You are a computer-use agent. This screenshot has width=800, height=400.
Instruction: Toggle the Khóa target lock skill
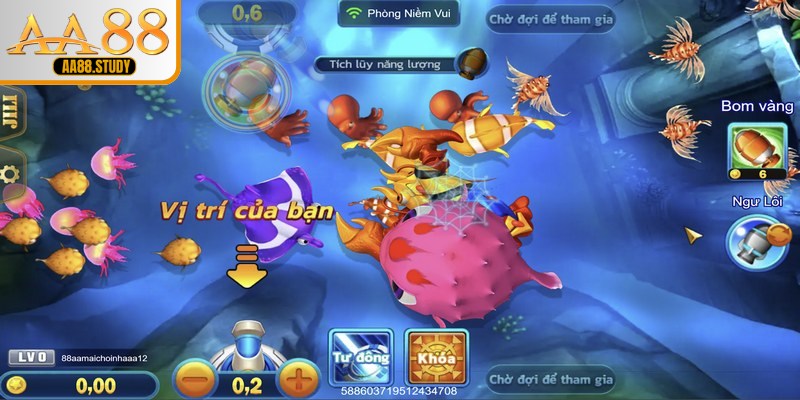(x=437, y=357)
